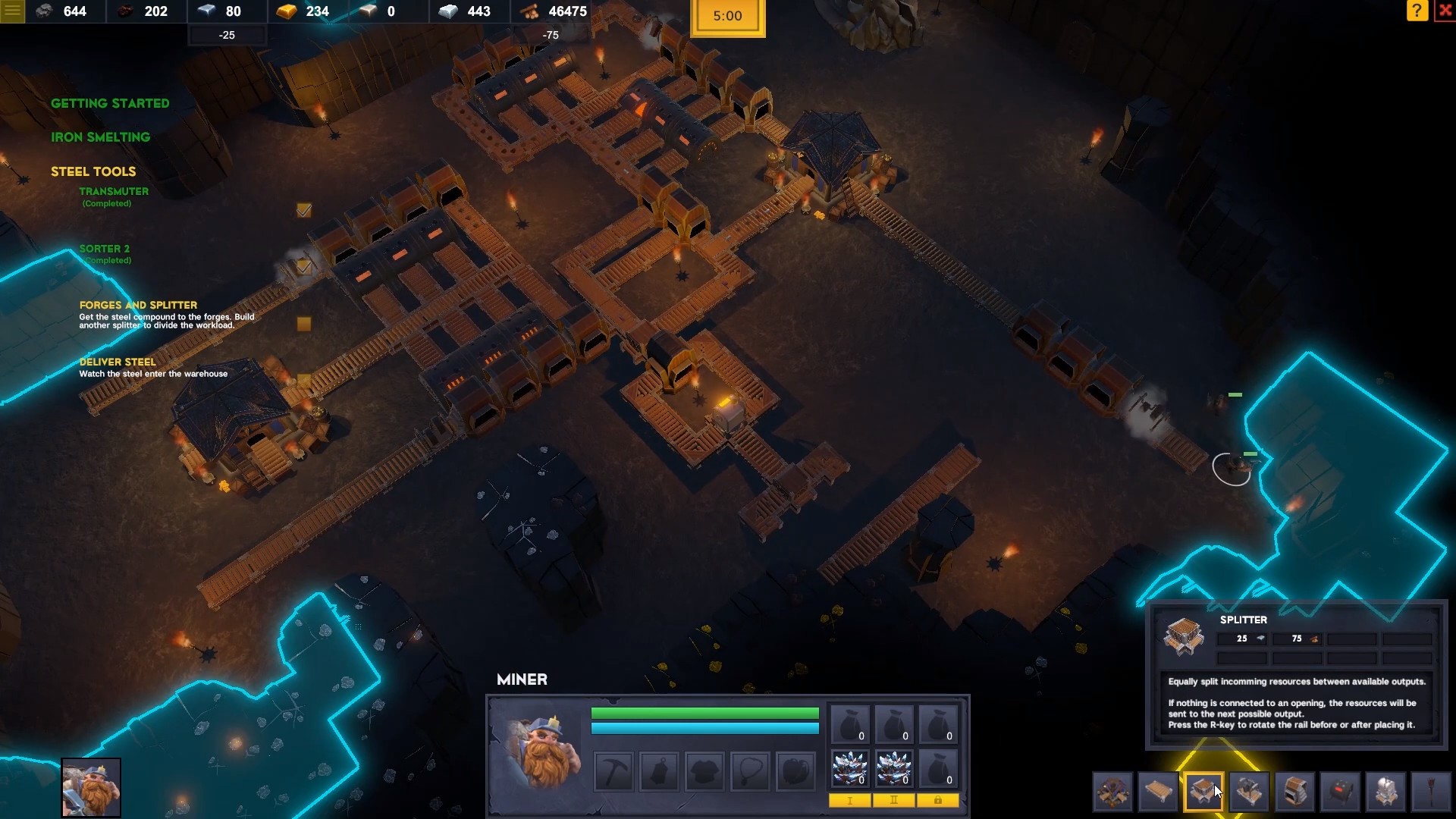Viewport: 1456px width, 819px height.
Task: Click the miner's blue stamina bar
Action: pos(704,728)
